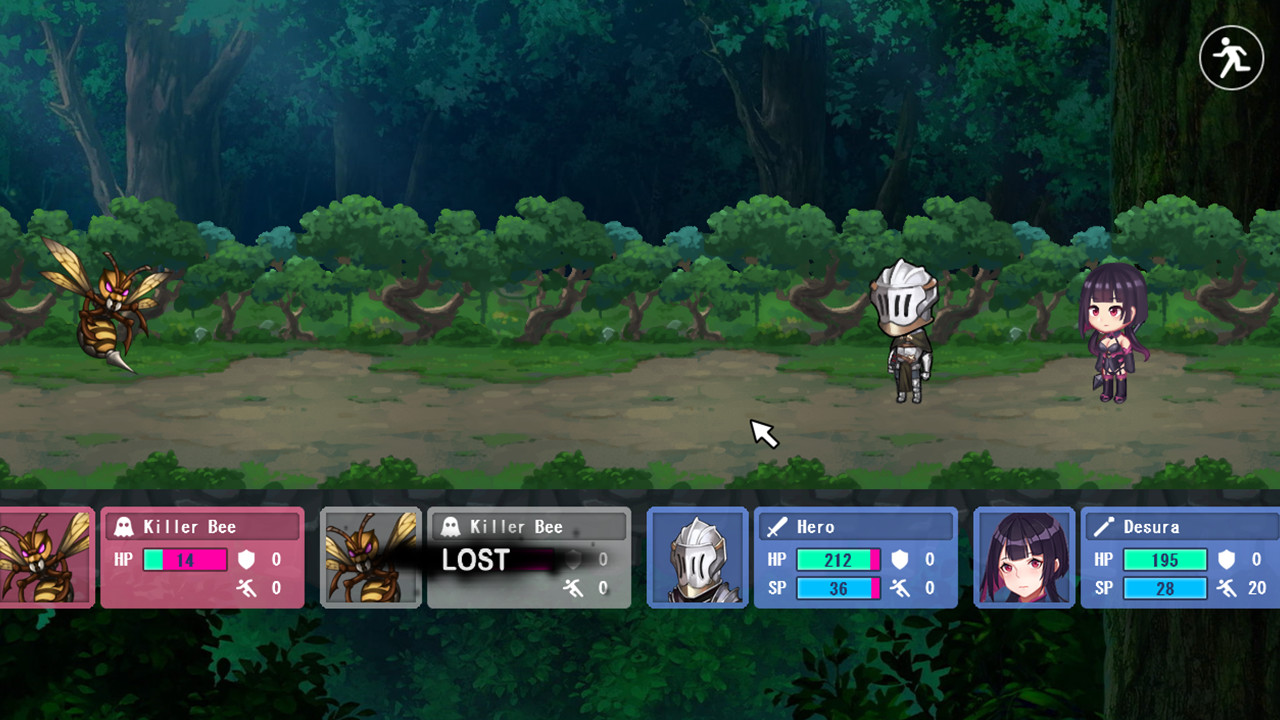
Task: Click the ghost icon on the defeated Killer Bee panel
Action: click(452, 525)
